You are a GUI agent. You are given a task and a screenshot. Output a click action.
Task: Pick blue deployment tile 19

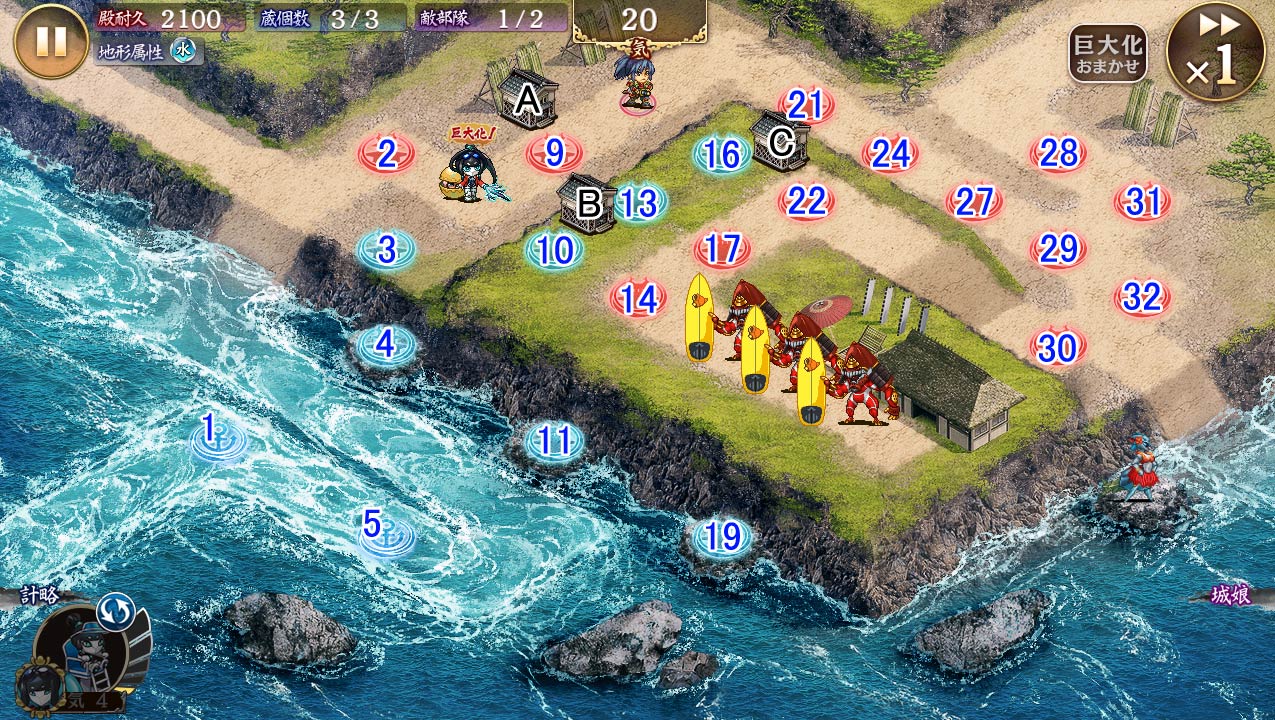(x=722, y=537)
